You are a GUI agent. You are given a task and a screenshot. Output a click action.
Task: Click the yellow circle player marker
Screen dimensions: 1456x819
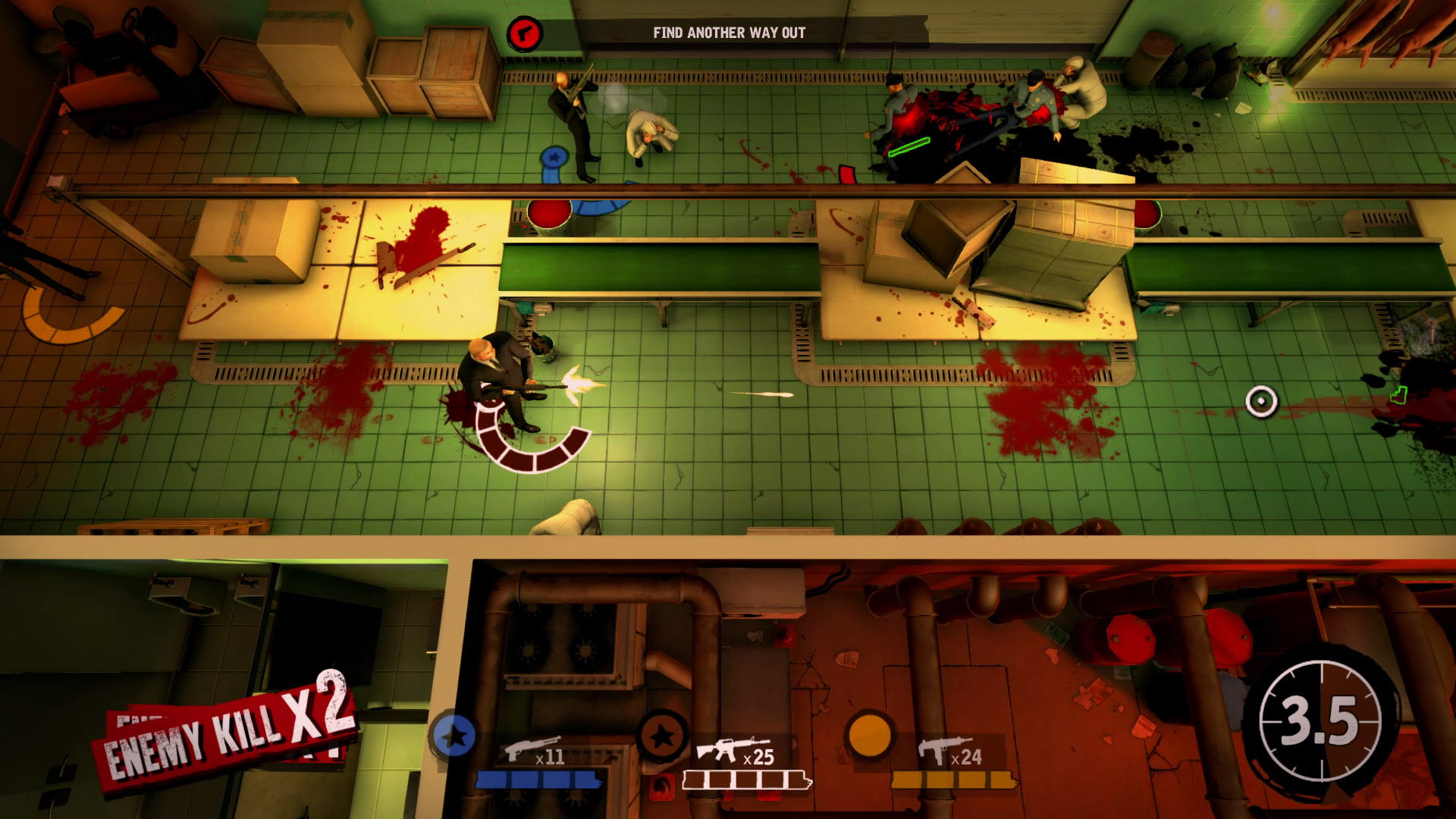(869, 733)
